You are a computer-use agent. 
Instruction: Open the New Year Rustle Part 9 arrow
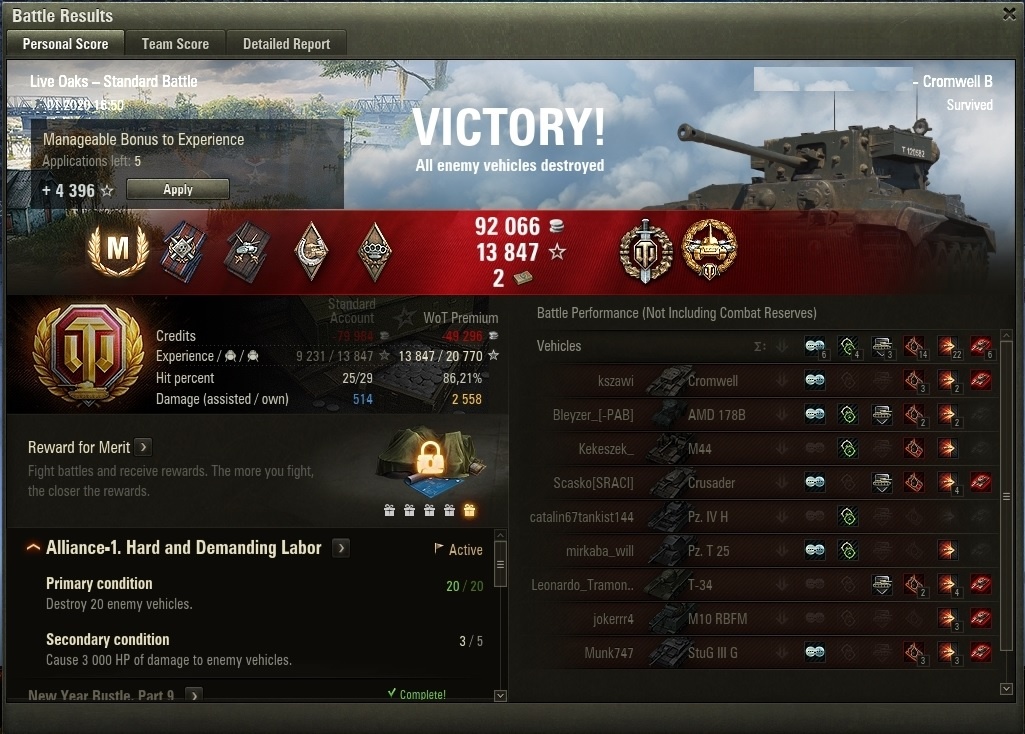[x=194, y=695]
